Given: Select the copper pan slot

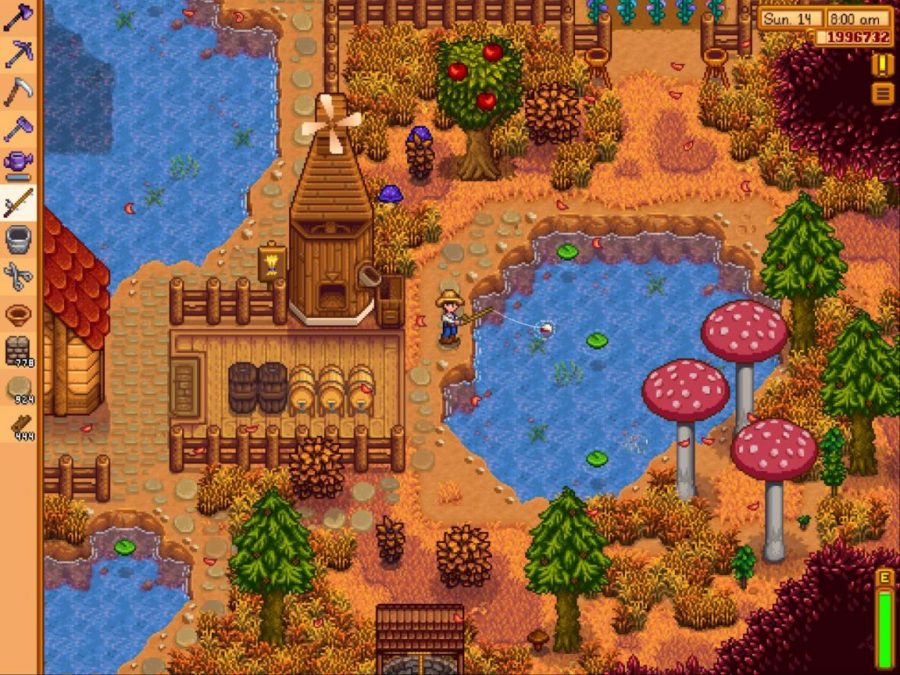Looking at the screenshot, I should 19,314.
